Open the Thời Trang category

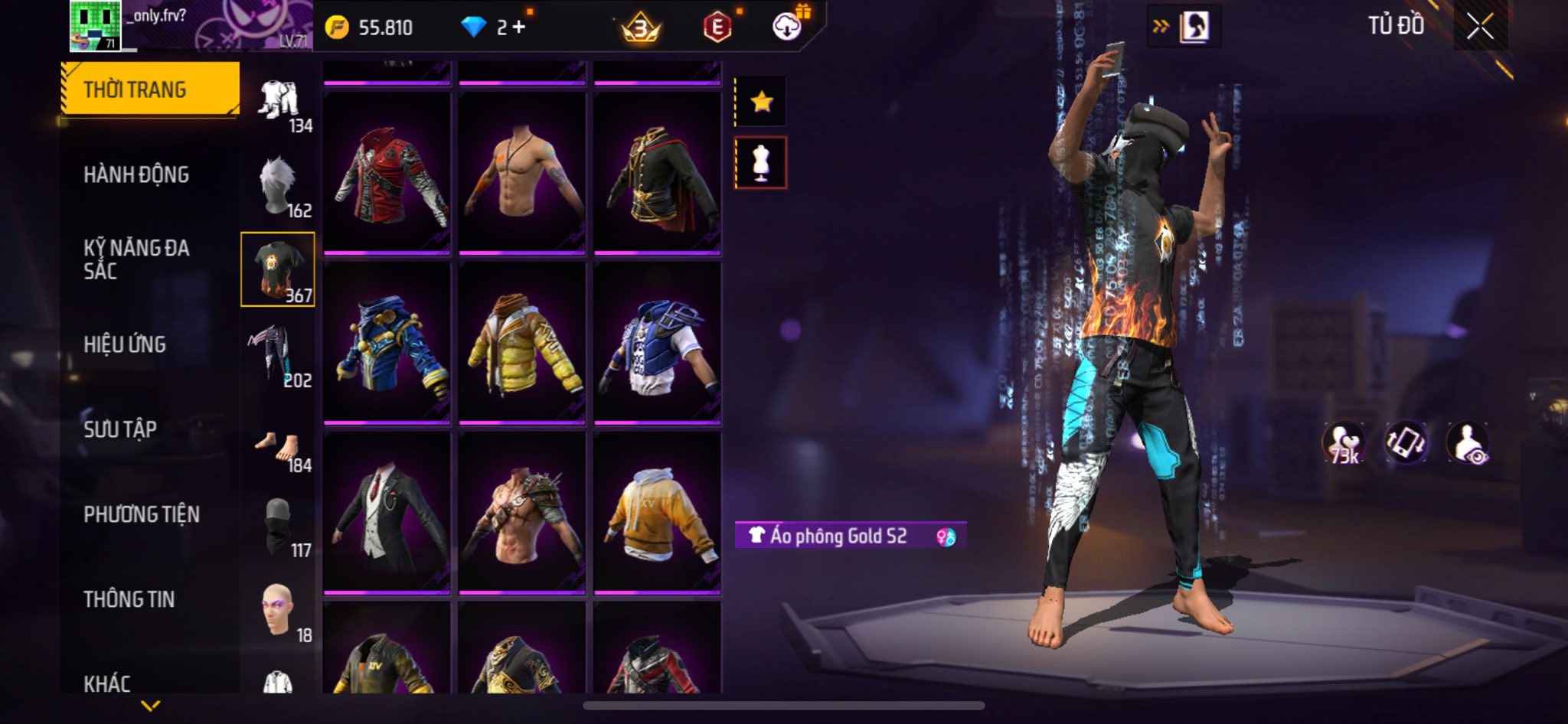[x=149, y=90]
